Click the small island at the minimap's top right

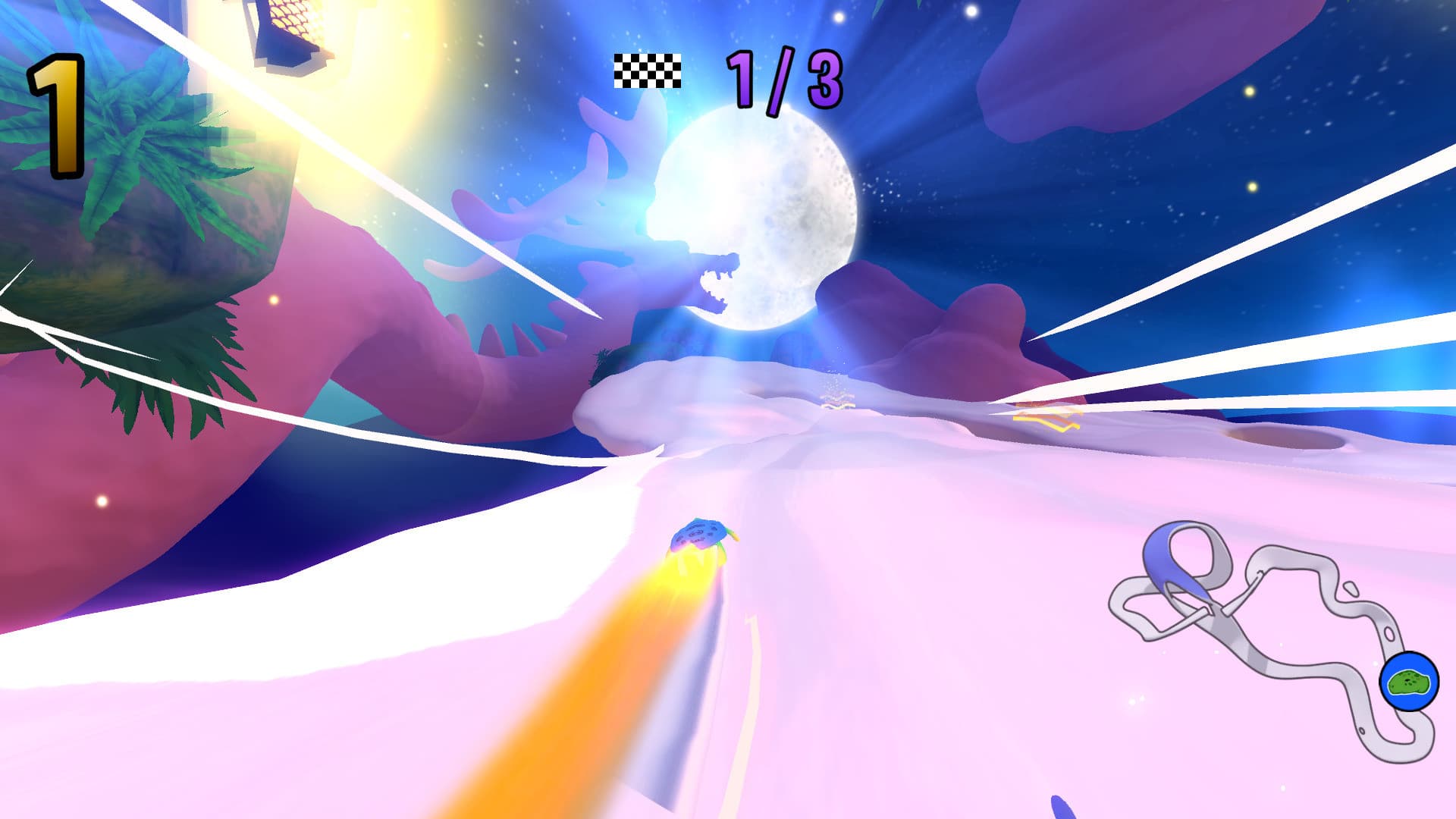point(1351,588)
